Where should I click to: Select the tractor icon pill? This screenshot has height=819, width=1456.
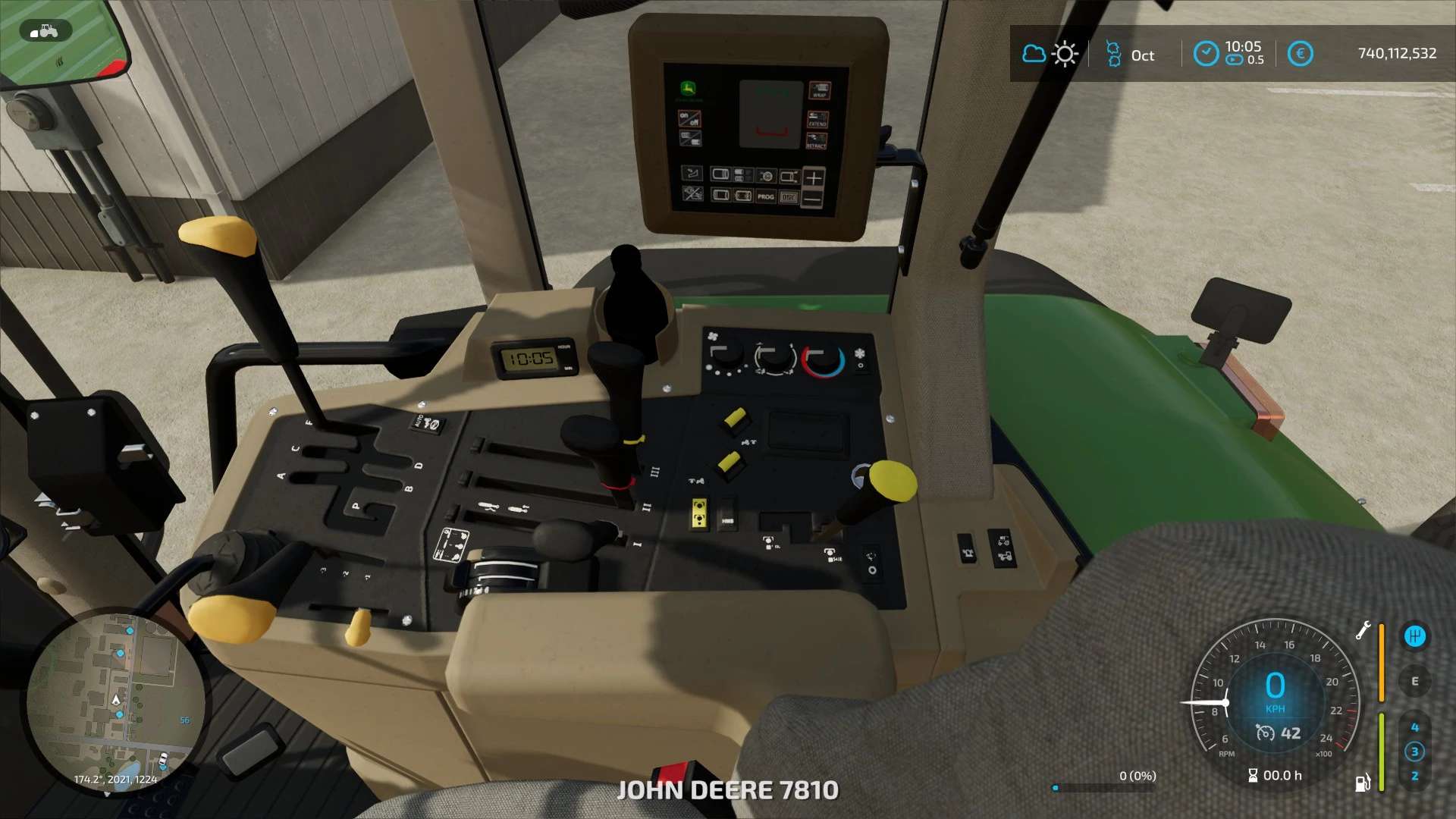click(45, 31)
